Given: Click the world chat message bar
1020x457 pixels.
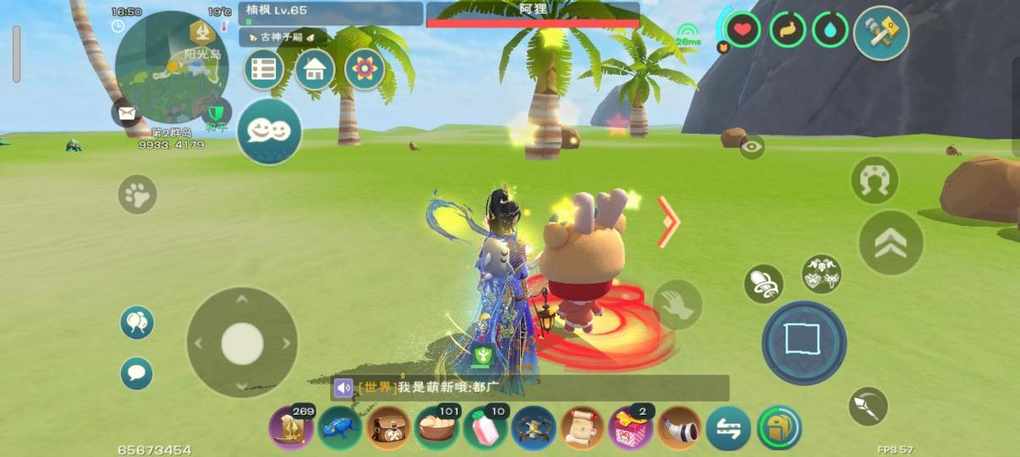Looking at the screenshot, I should click(530, 388).
